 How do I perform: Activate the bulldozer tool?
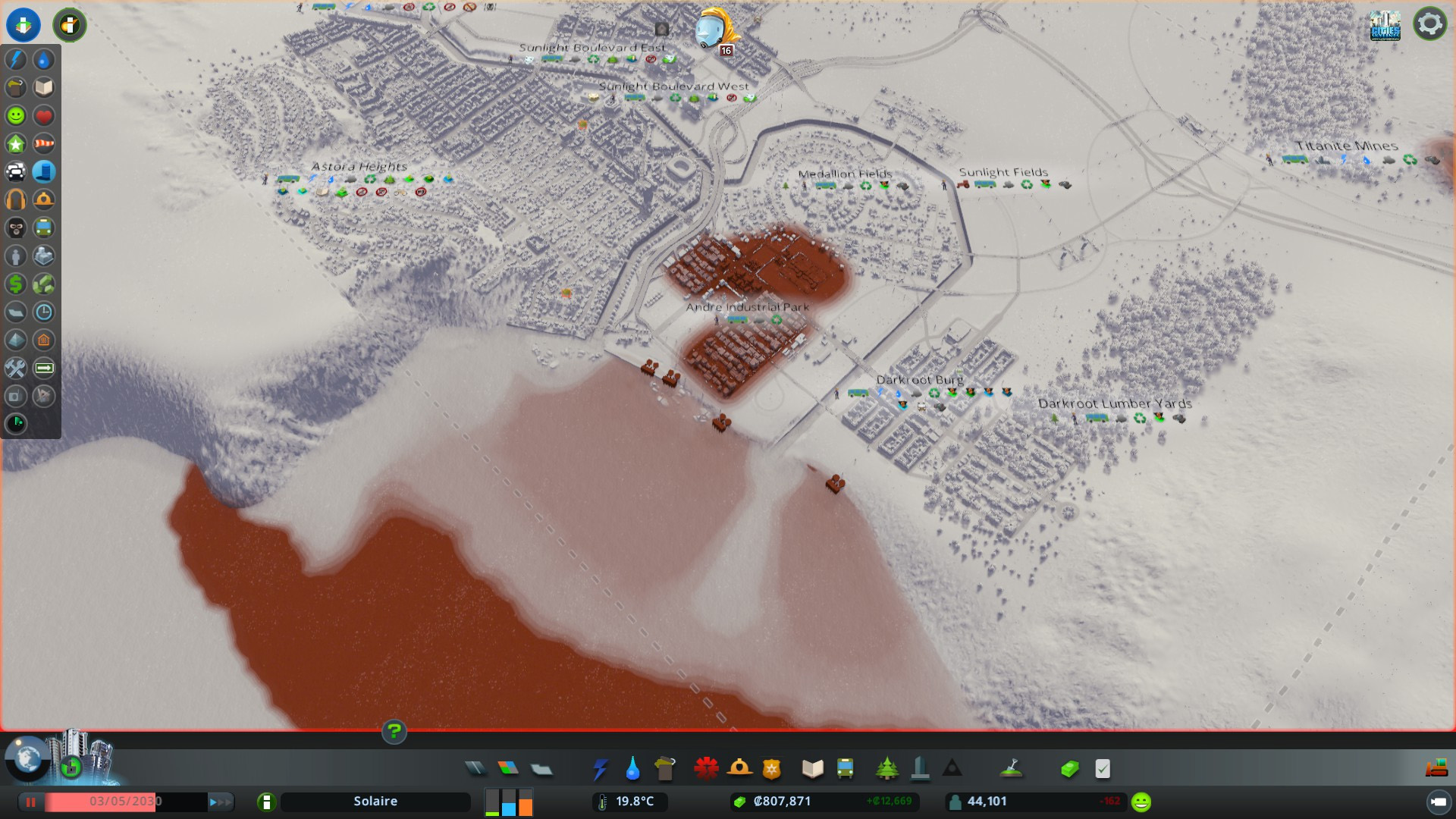tap(1436, 769)
